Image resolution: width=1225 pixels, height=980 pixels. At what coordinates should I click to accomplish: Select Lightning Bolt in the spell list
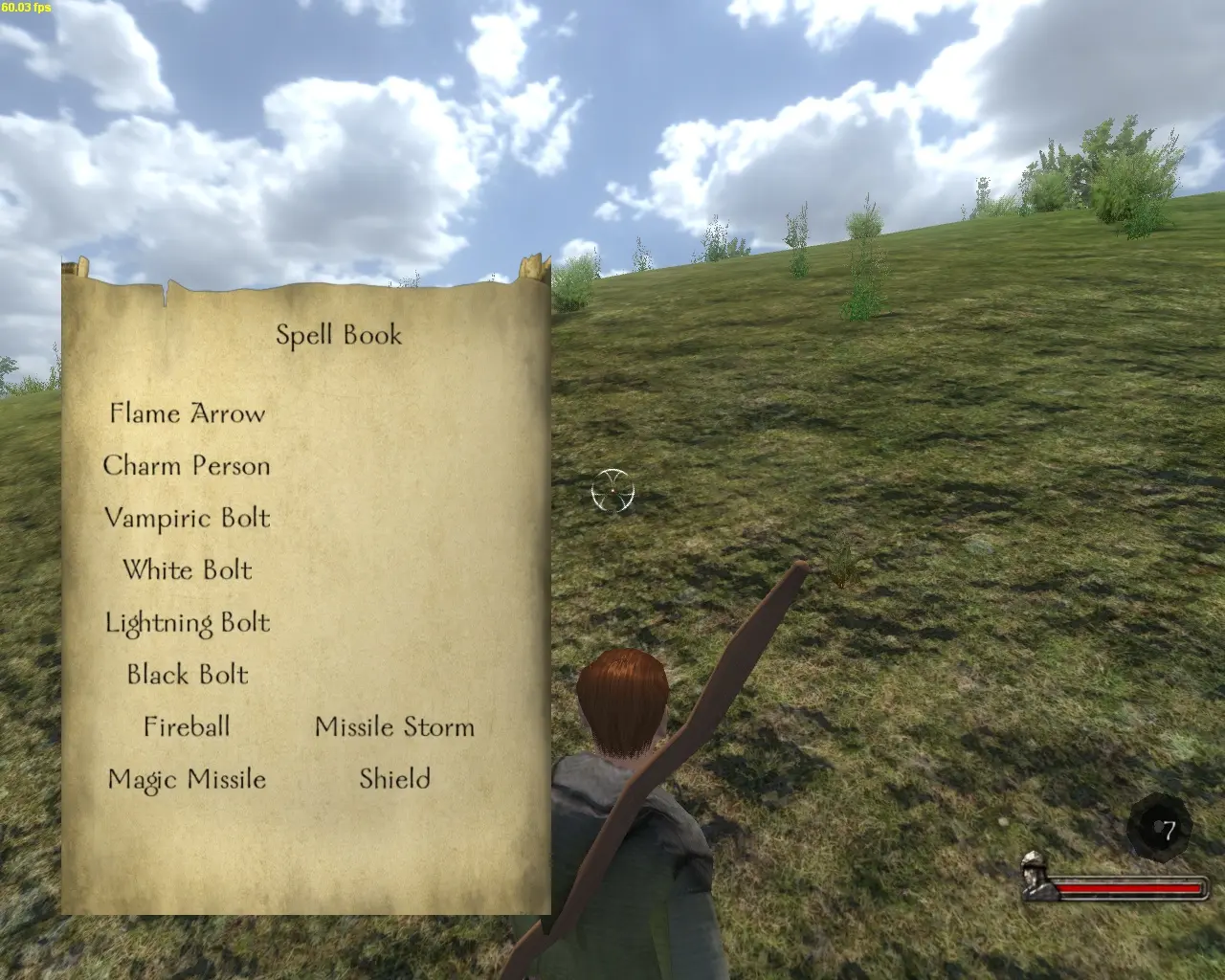coord(187,623)
